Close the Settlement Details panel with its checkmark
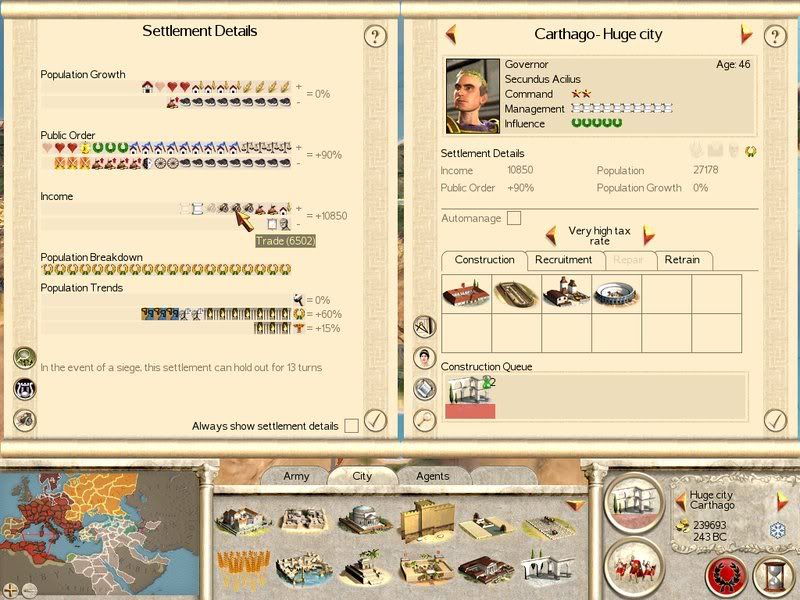This screenshot has width=800, height=600. [x=375, y=420]
